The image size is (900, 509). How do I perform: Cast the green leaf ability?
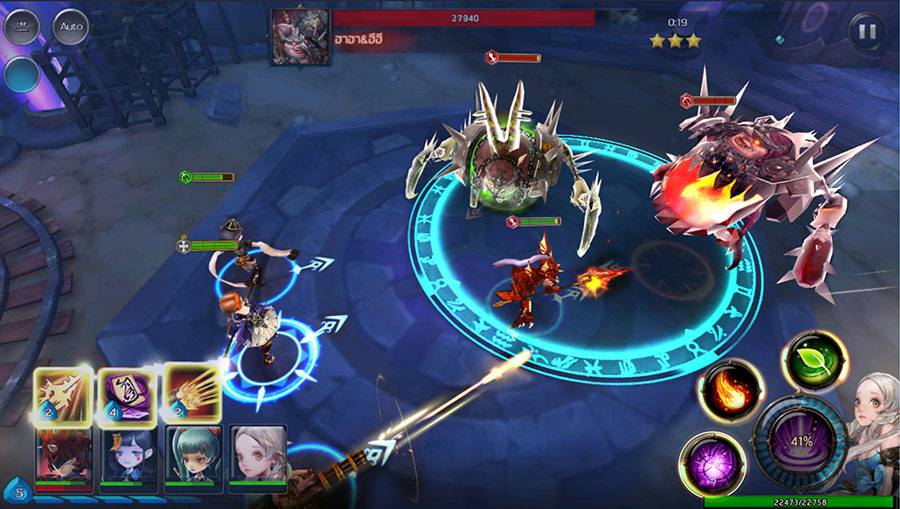point(813,360)
